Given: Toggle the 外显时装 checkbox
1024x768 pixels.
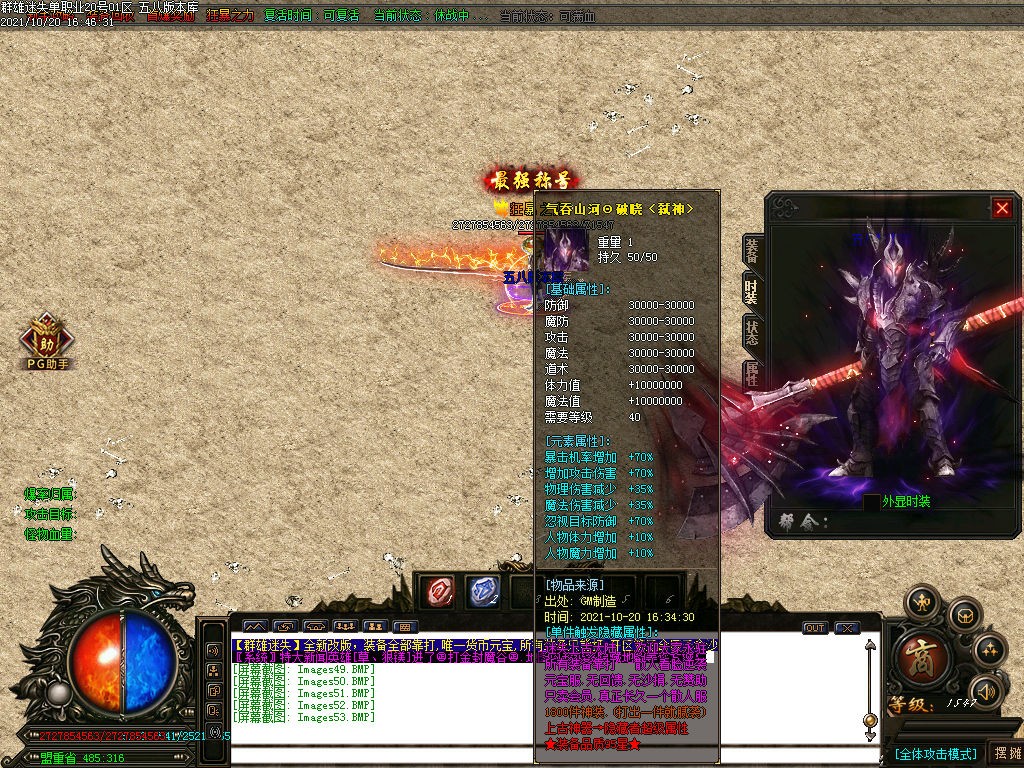Looking at the screenshot, I should [x=872, y=502].
